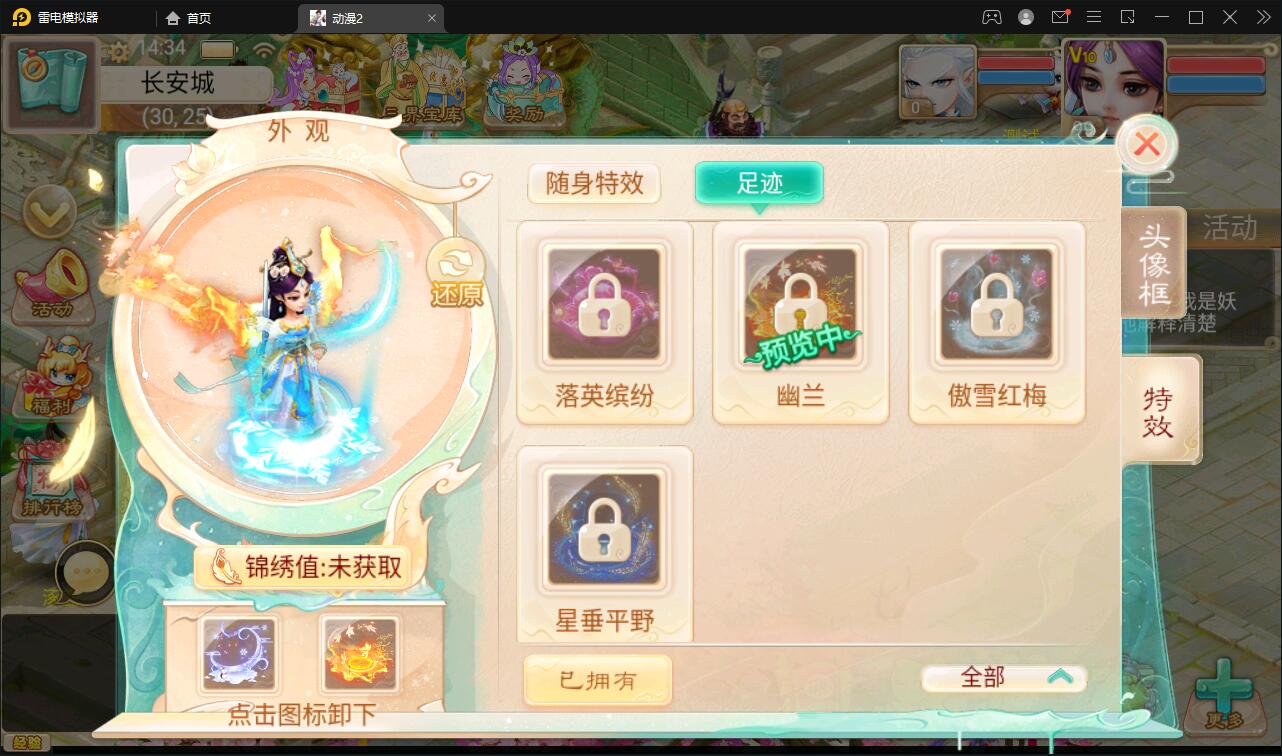
Task: Unequip the blue moon footprint icon
Action: coord(237,653)
